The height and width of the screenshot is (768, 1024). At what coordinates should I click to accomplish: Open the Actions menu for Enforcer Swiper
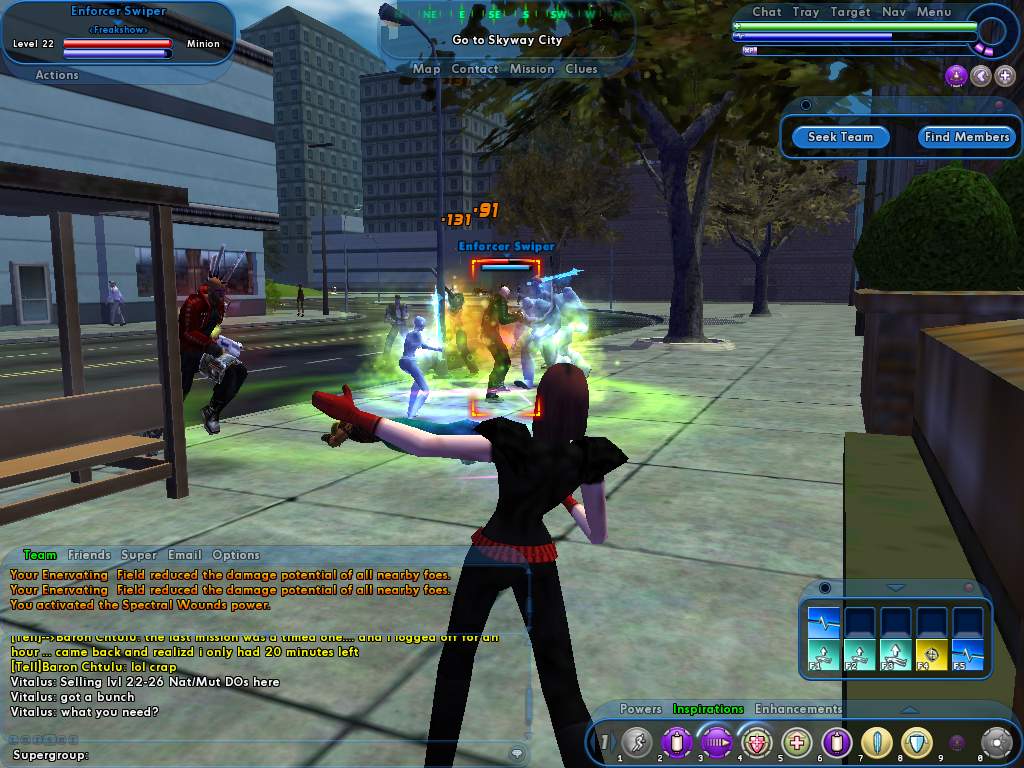(x=57, y=75)
